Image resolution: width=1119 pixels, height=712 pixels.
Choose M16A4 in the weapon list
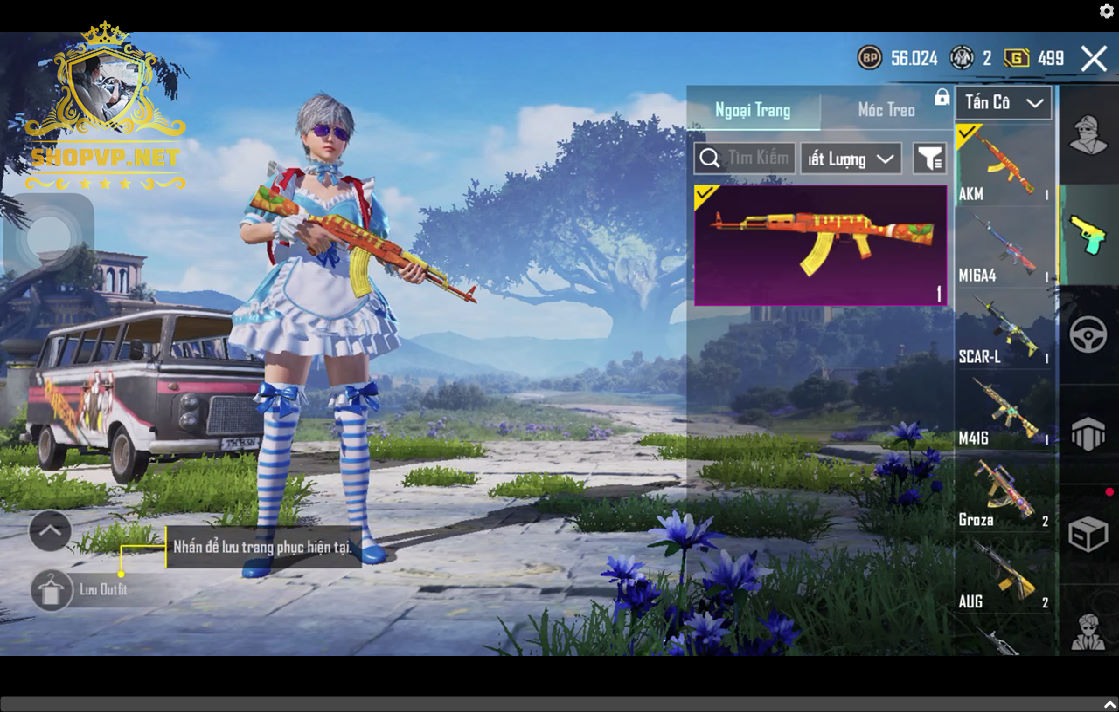coord(1004,248)
